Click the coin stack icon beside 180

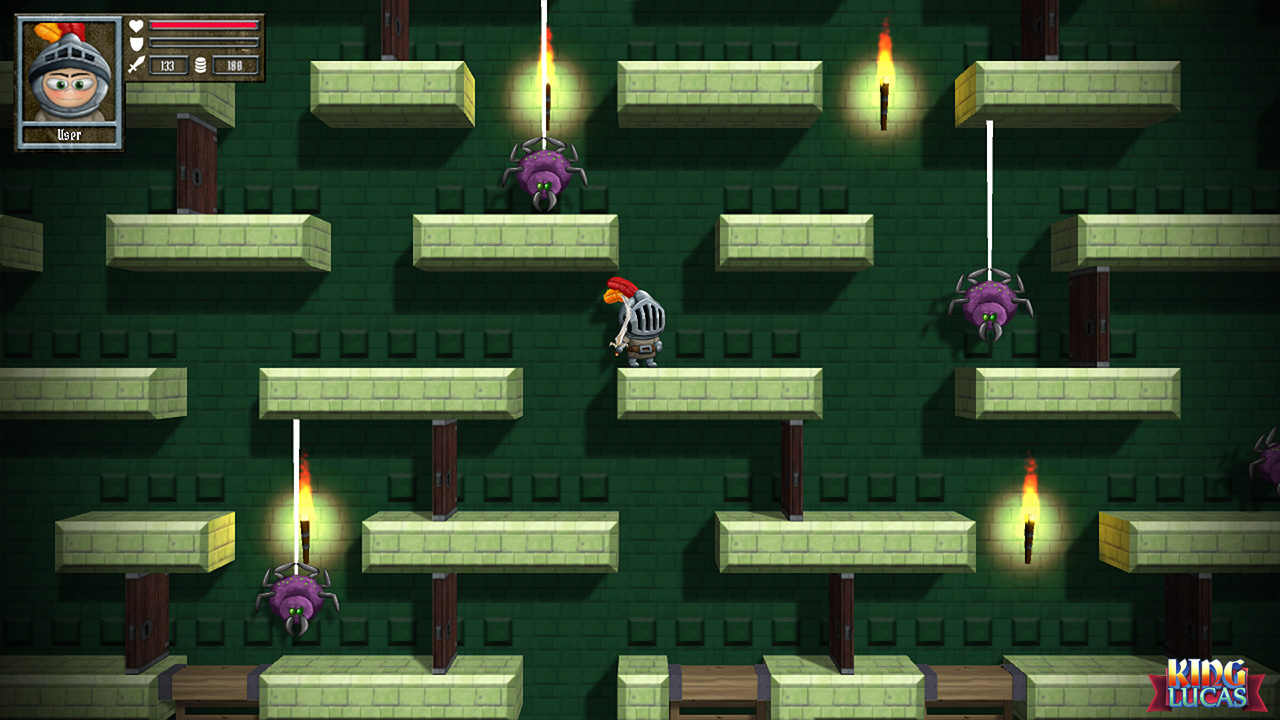tap(200, 64)
